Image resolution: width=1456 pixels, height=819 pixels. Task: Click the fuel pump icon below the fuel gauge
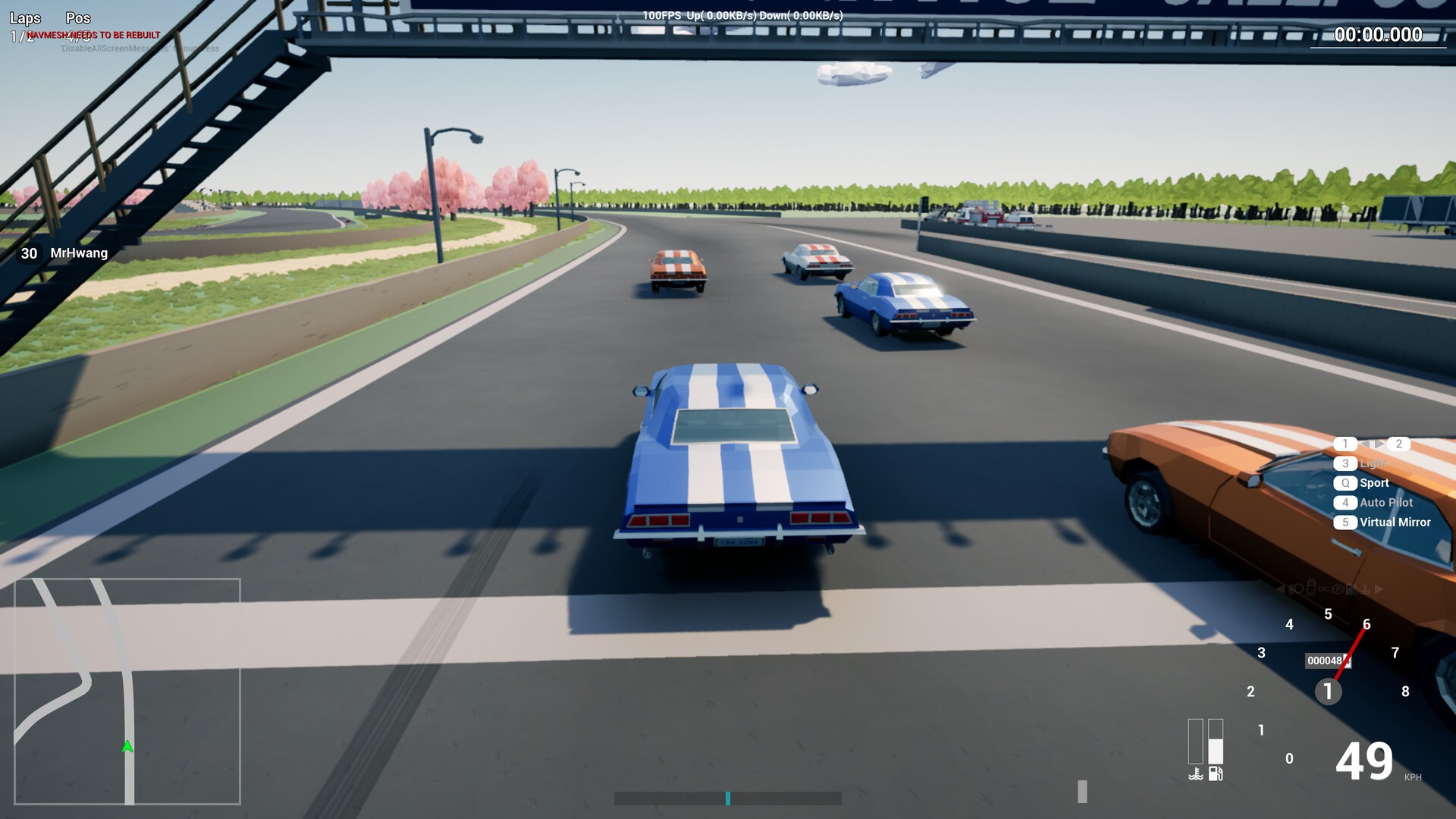(x=1215, y=773)
